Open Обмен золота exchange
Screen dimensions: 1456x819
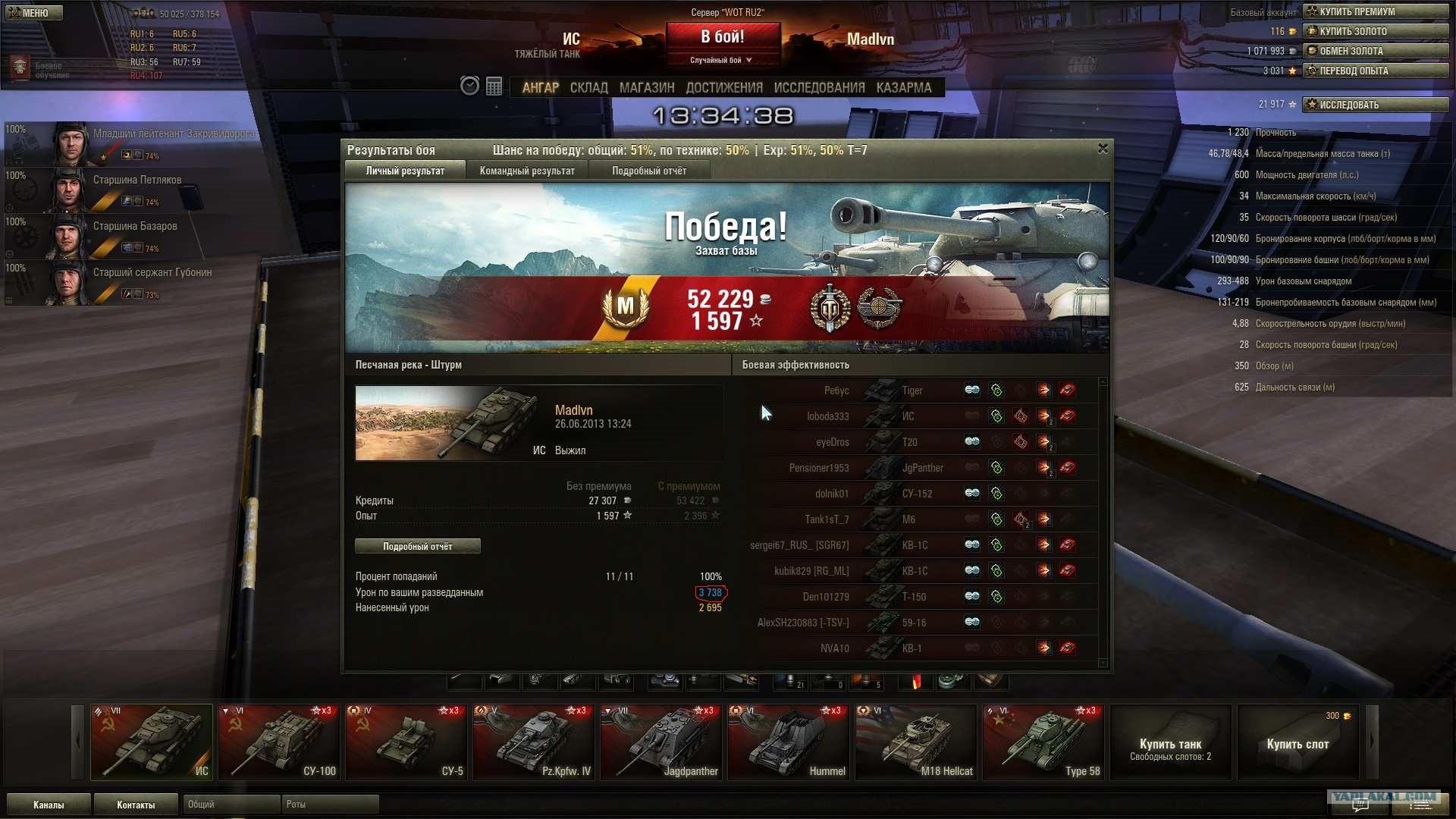click(x=1375, y=51)
